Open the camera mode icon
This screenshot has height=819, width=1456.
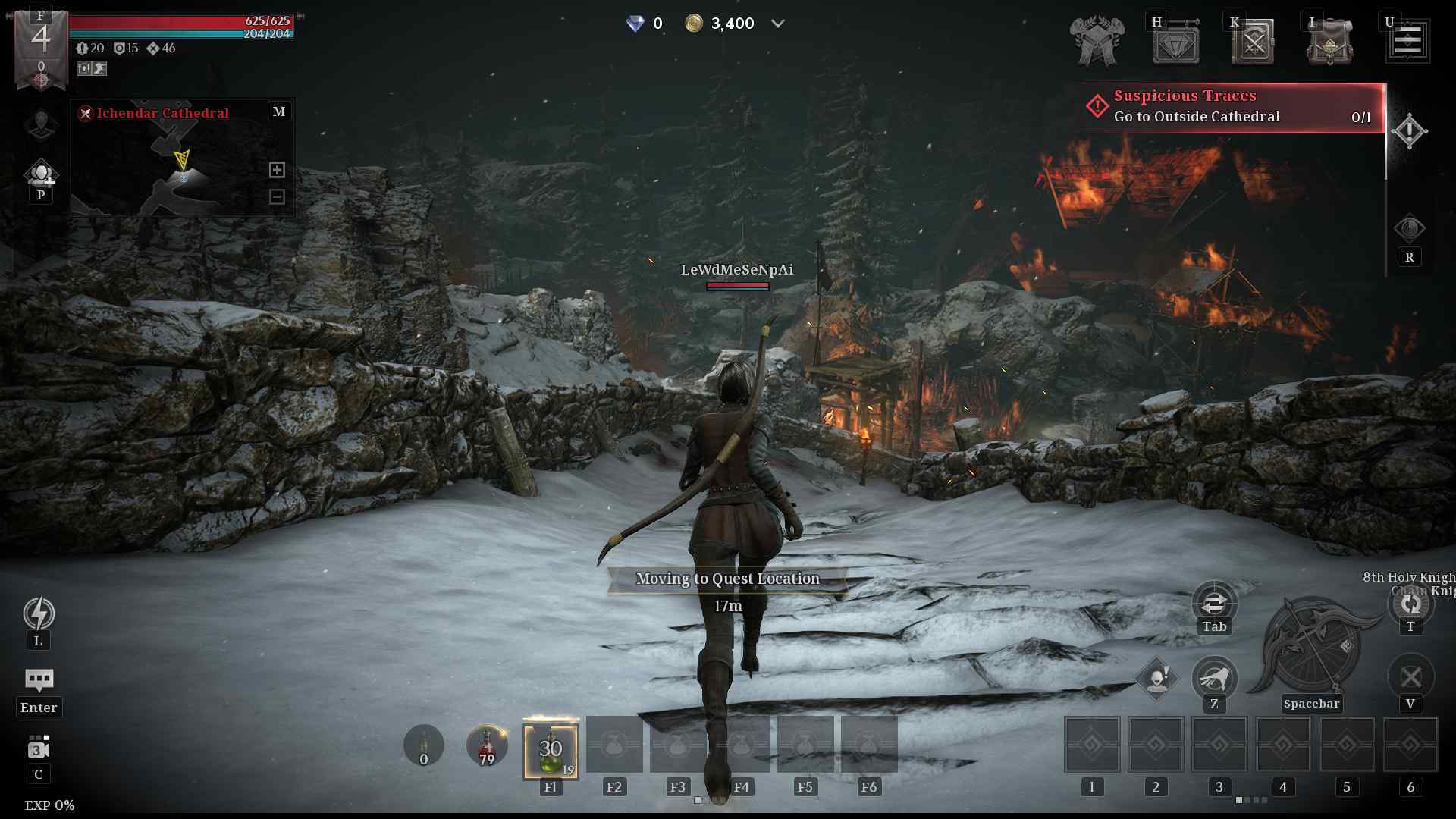tap(39, 748)
